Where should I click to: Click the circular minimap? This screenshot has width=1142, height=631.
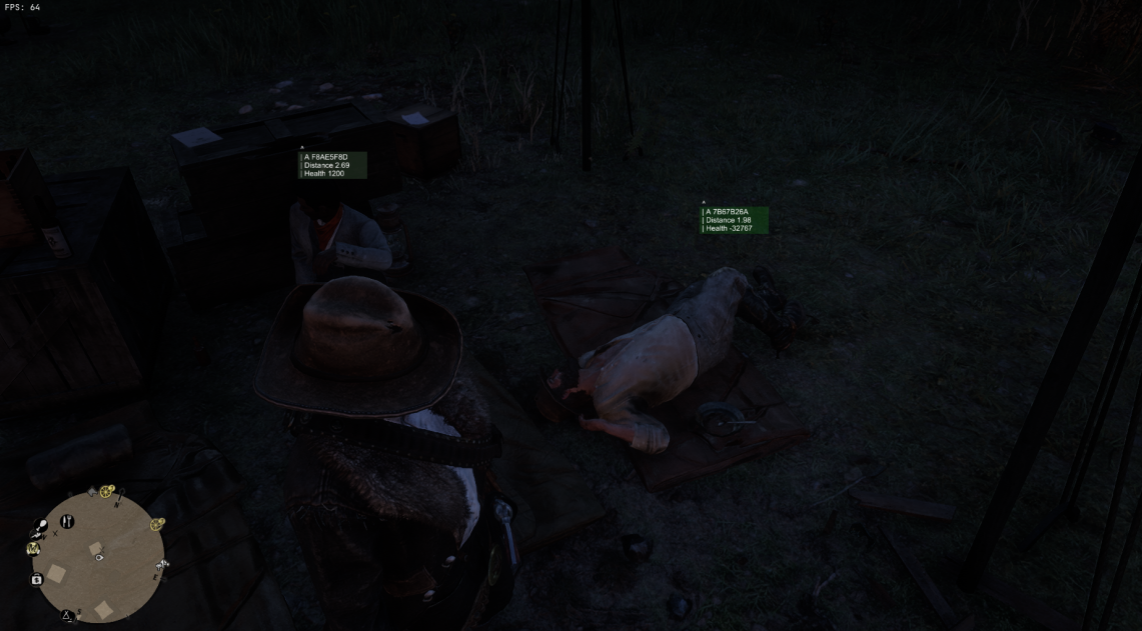coord(99,558)
